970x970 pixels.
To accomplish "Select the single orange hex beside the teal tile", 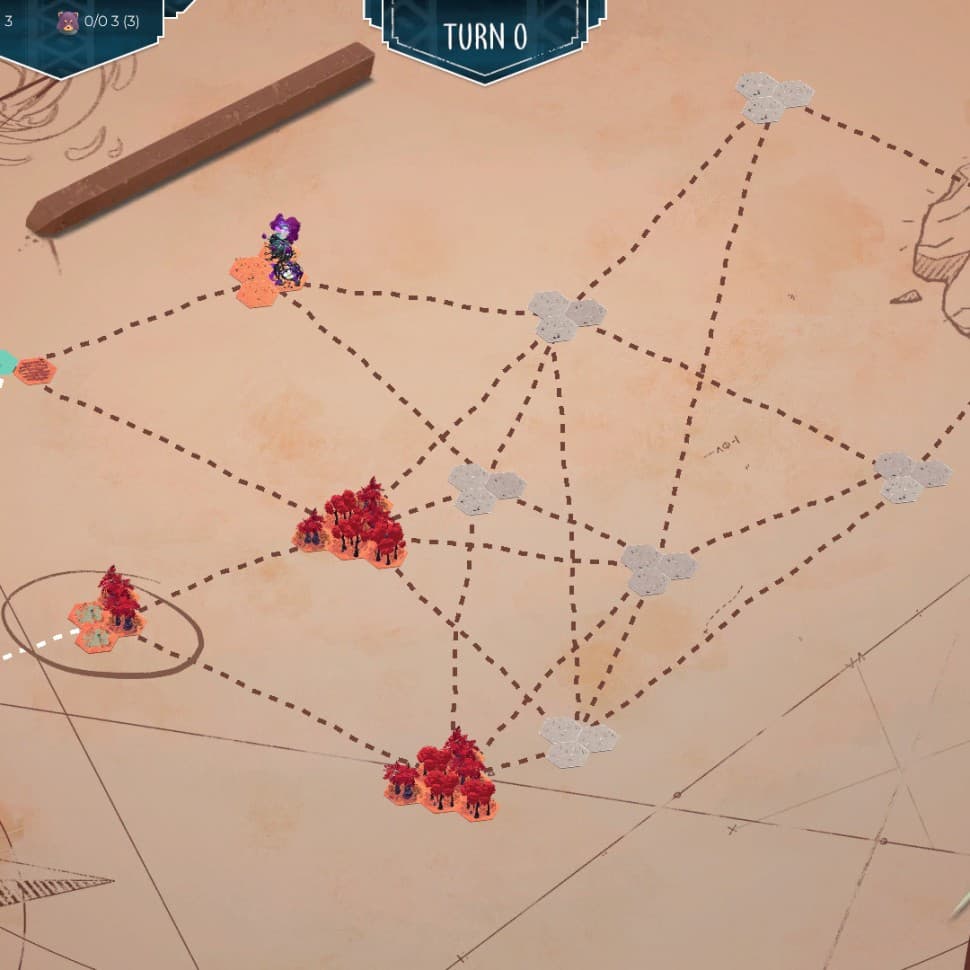I will pyautogui.click(x=35, y=370).
